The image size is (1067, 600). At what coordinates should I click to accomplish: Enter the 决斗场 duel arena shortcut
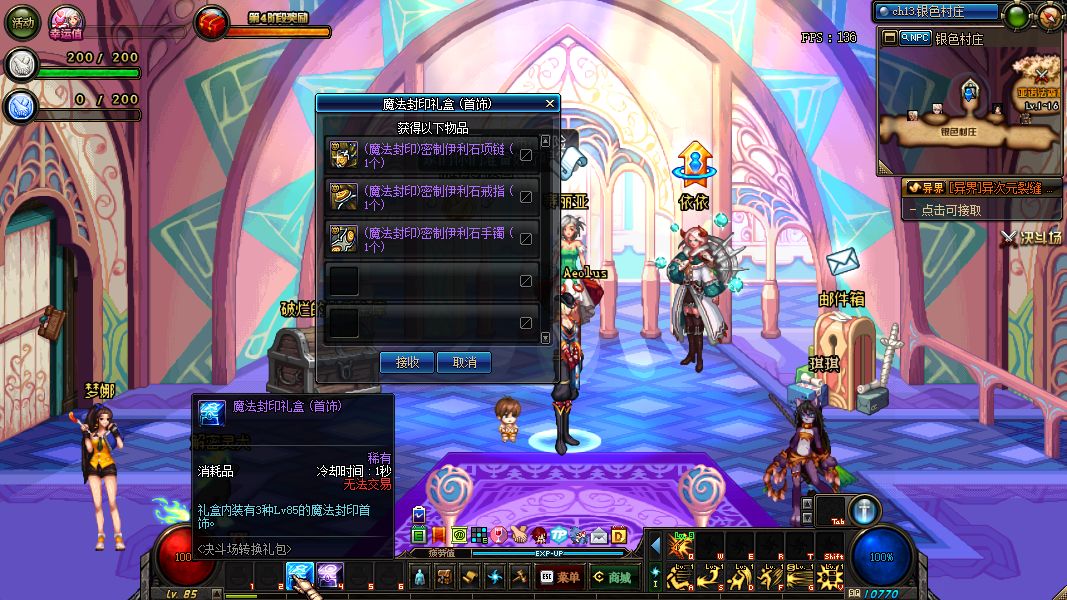tap(1032, 237)
